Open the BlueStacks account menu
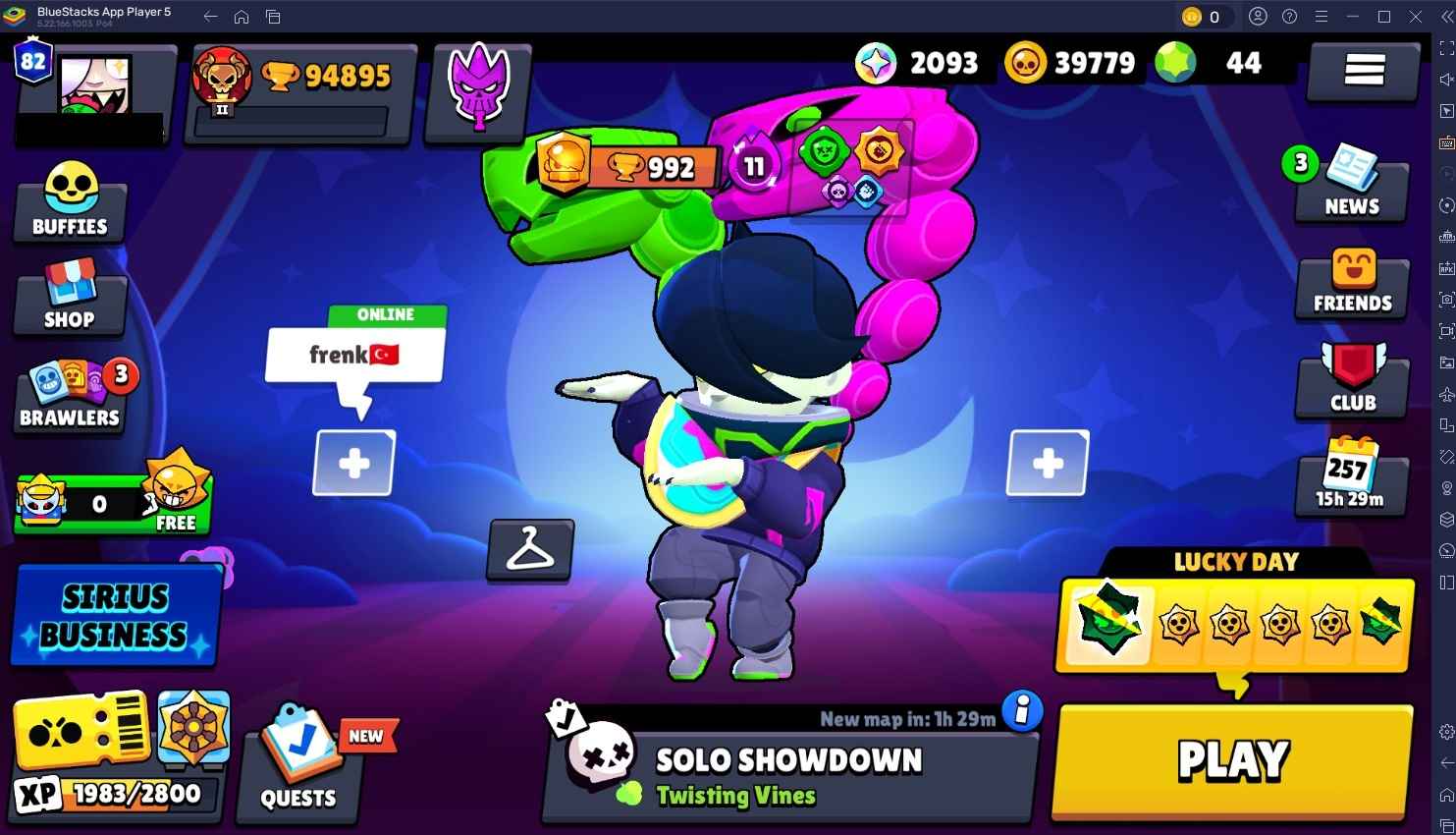 [x=1258, y=17]
